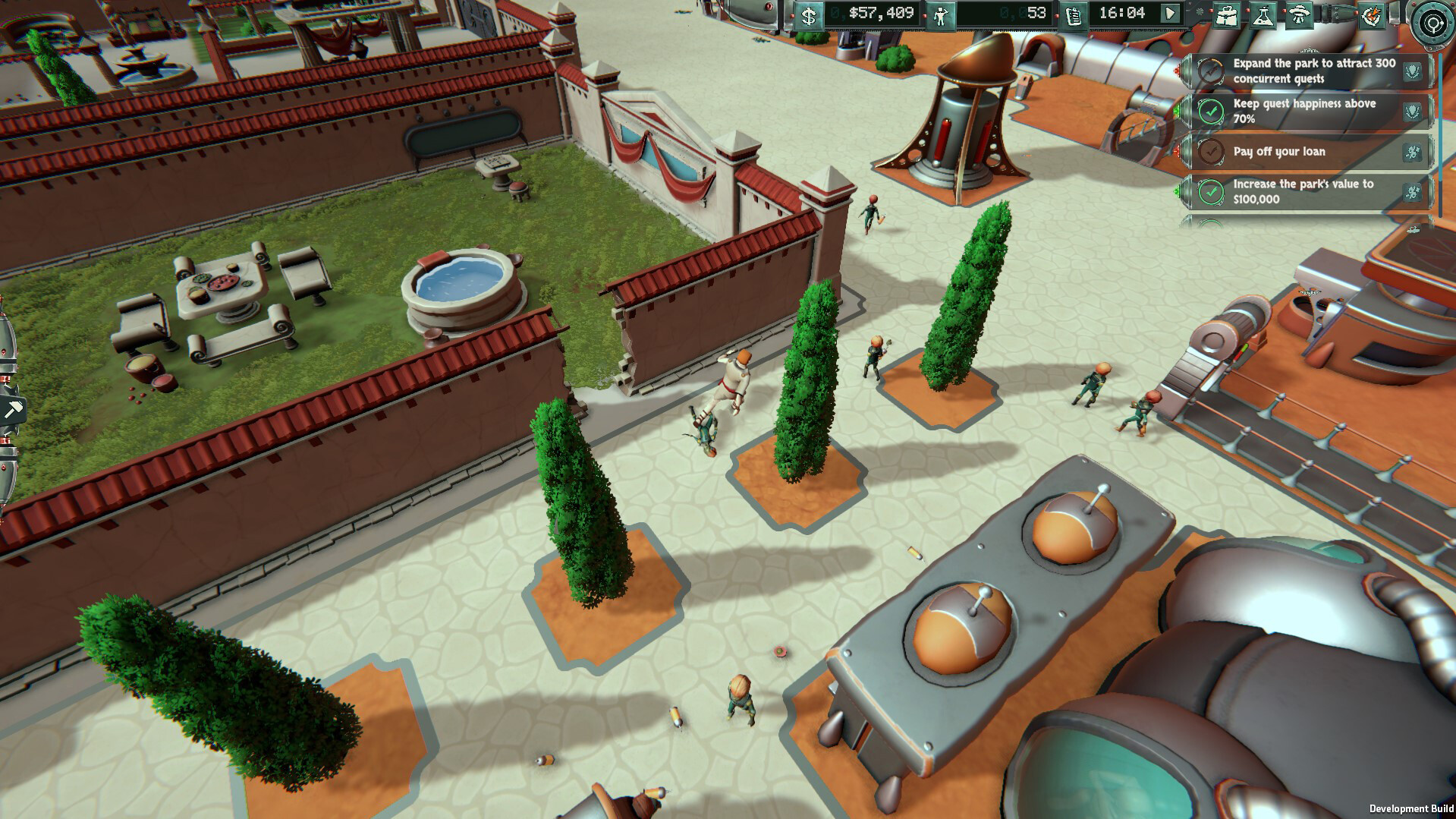Select the objective text 'Increase the park's value to $100,000'
This screenshot has width=1456, height=819.
point(1303,191)
